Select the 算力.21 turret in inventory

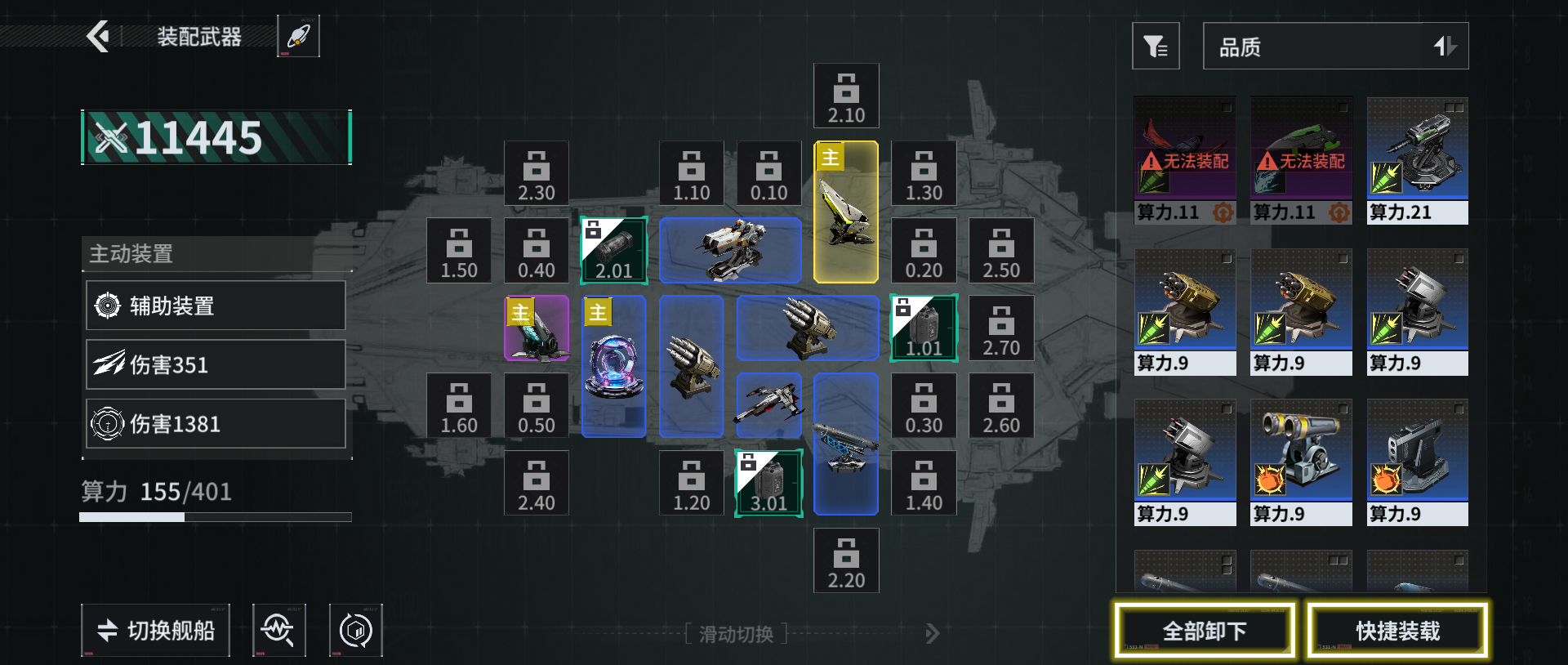tap(1417, 160)
